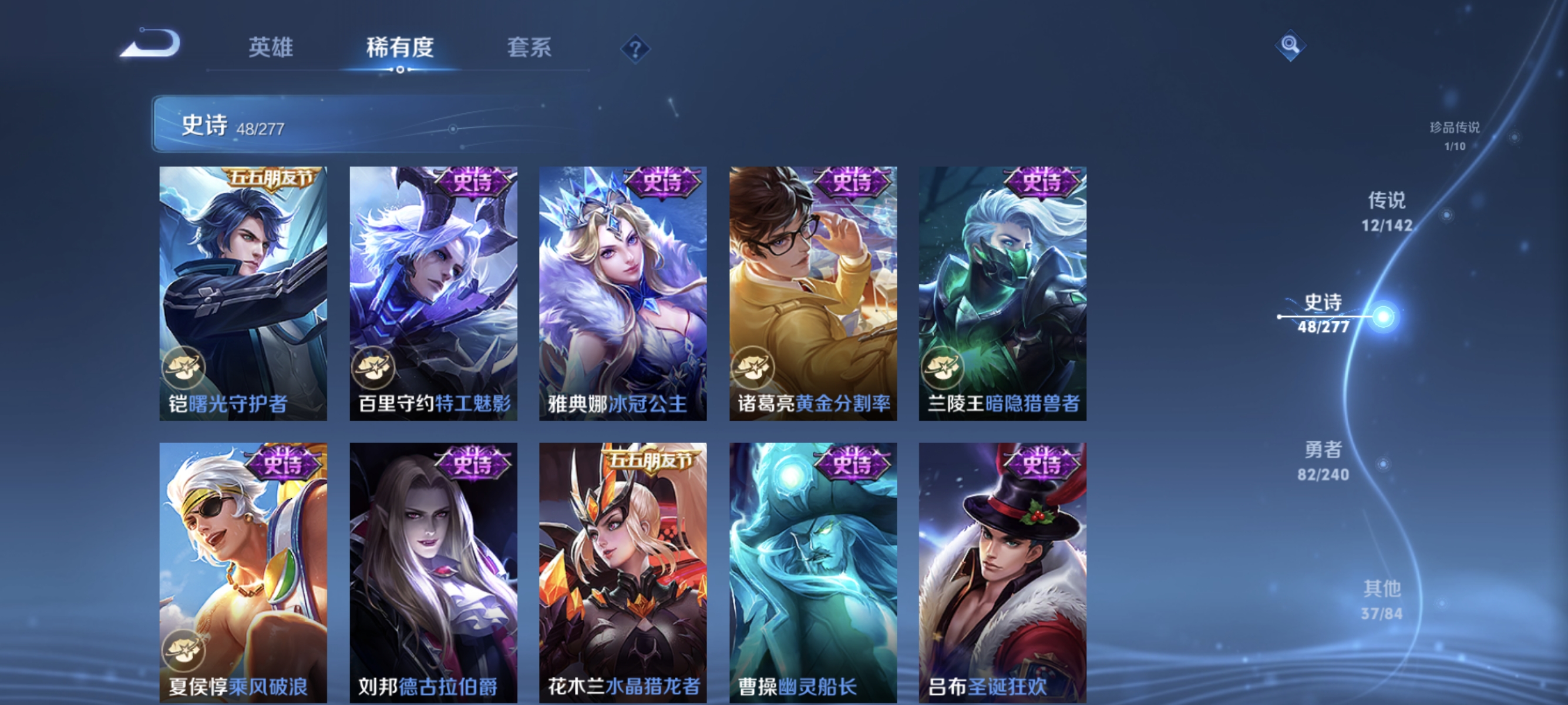Open the magnifier search icon top-right

1292,45
